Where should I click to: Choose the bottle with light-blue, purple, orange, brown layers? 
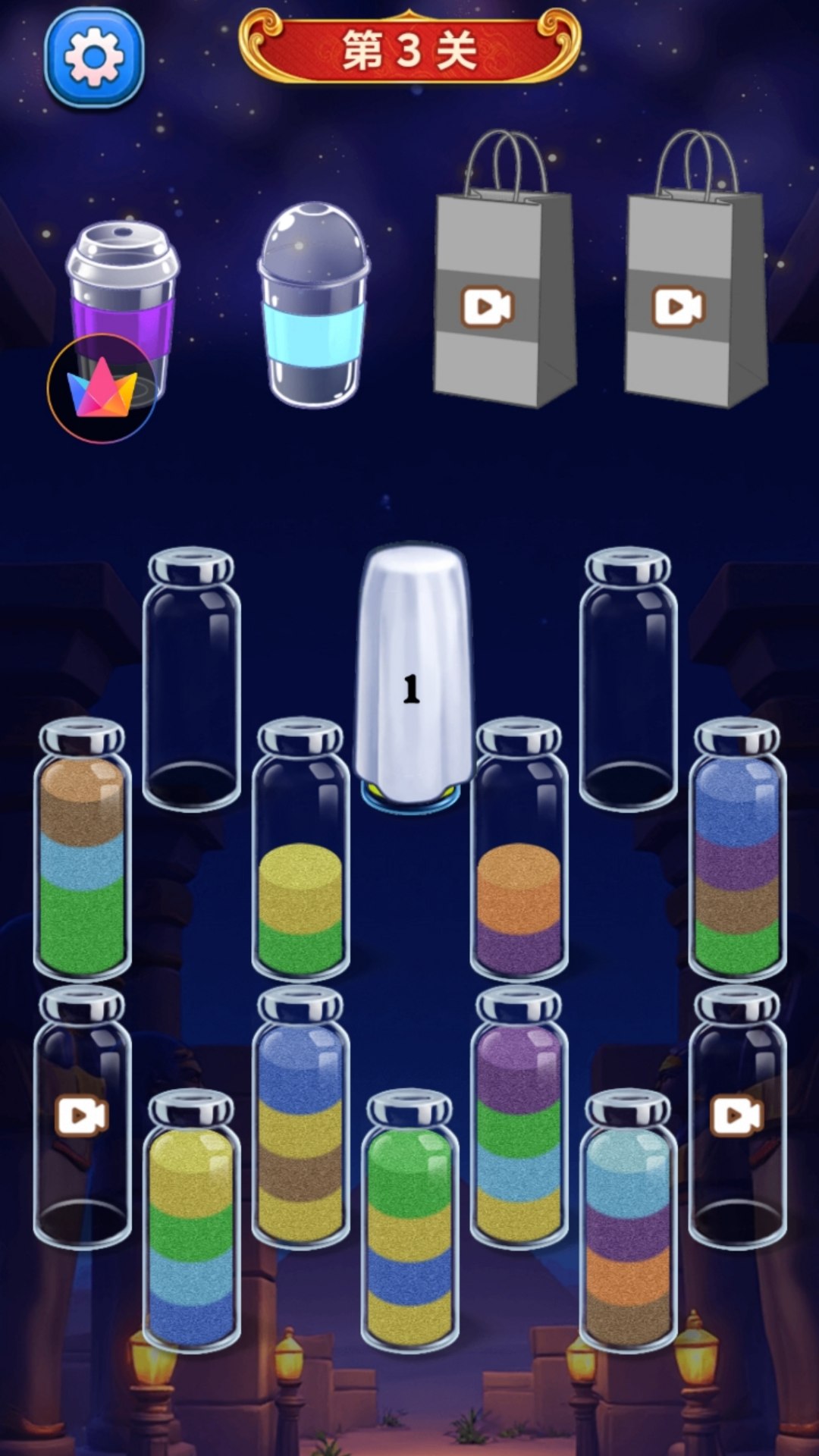click(x=628, y=1221)
